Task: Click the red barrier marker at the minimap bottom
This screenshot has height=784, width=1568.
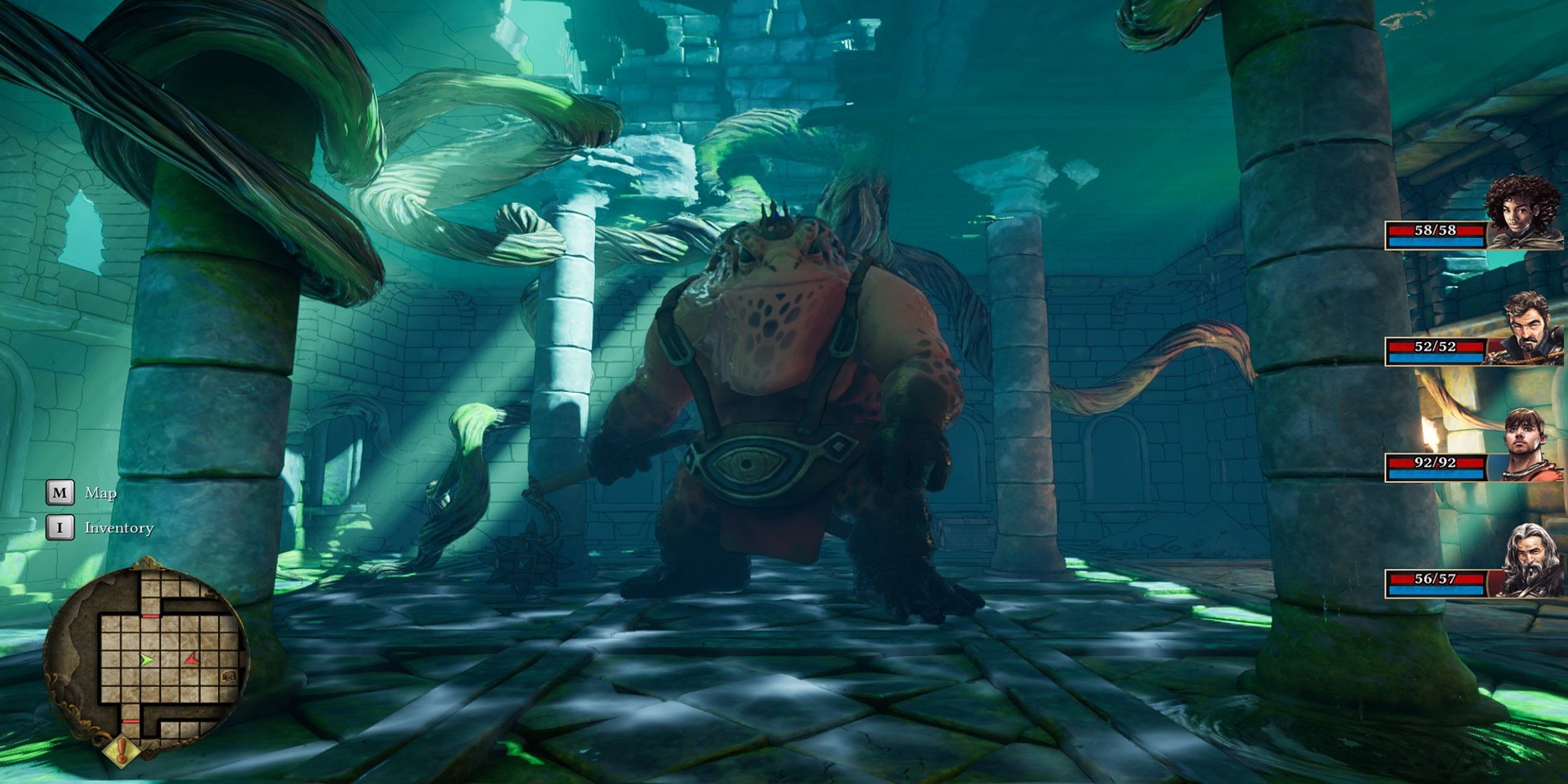Action: click(x=131, y=721)
